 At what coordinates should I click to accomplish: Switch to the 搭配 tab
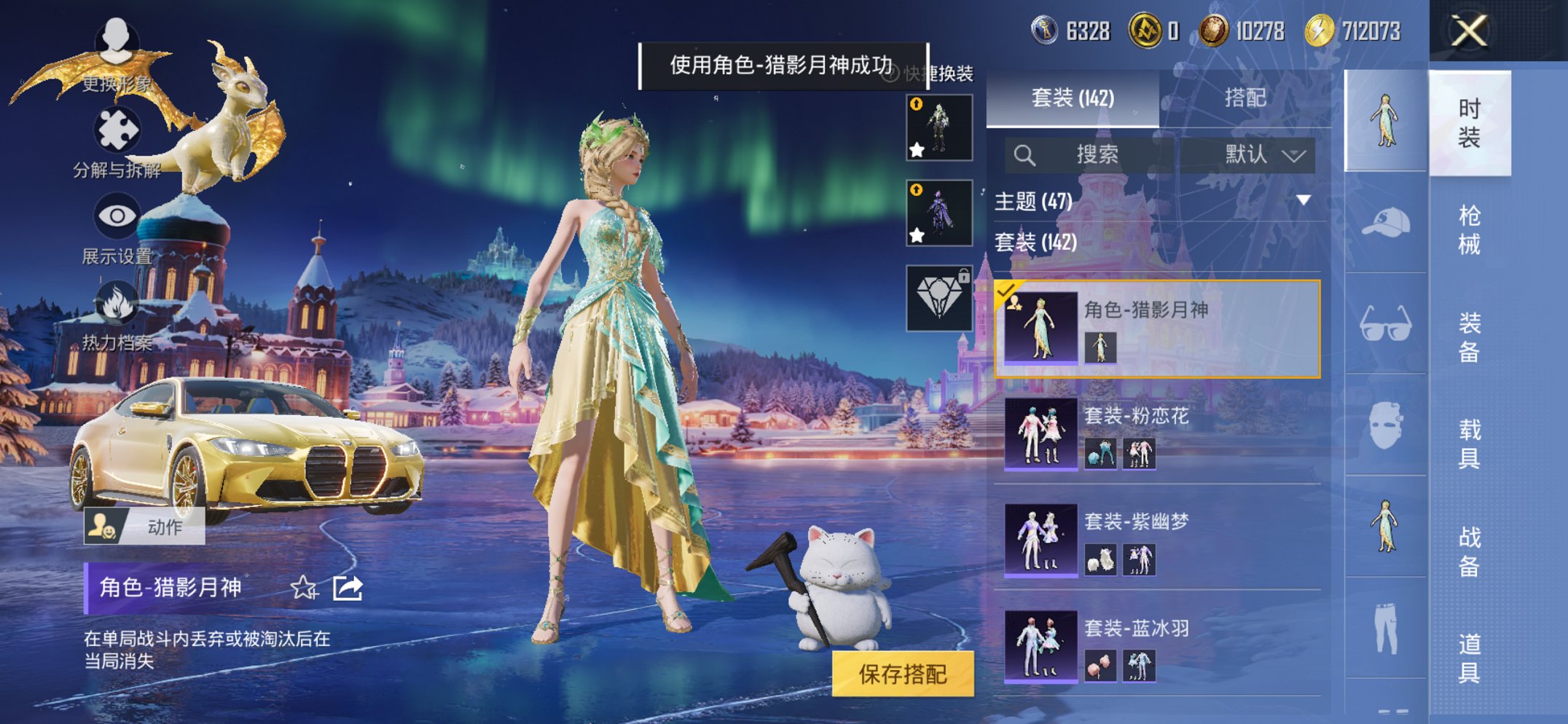[1244, 98]
